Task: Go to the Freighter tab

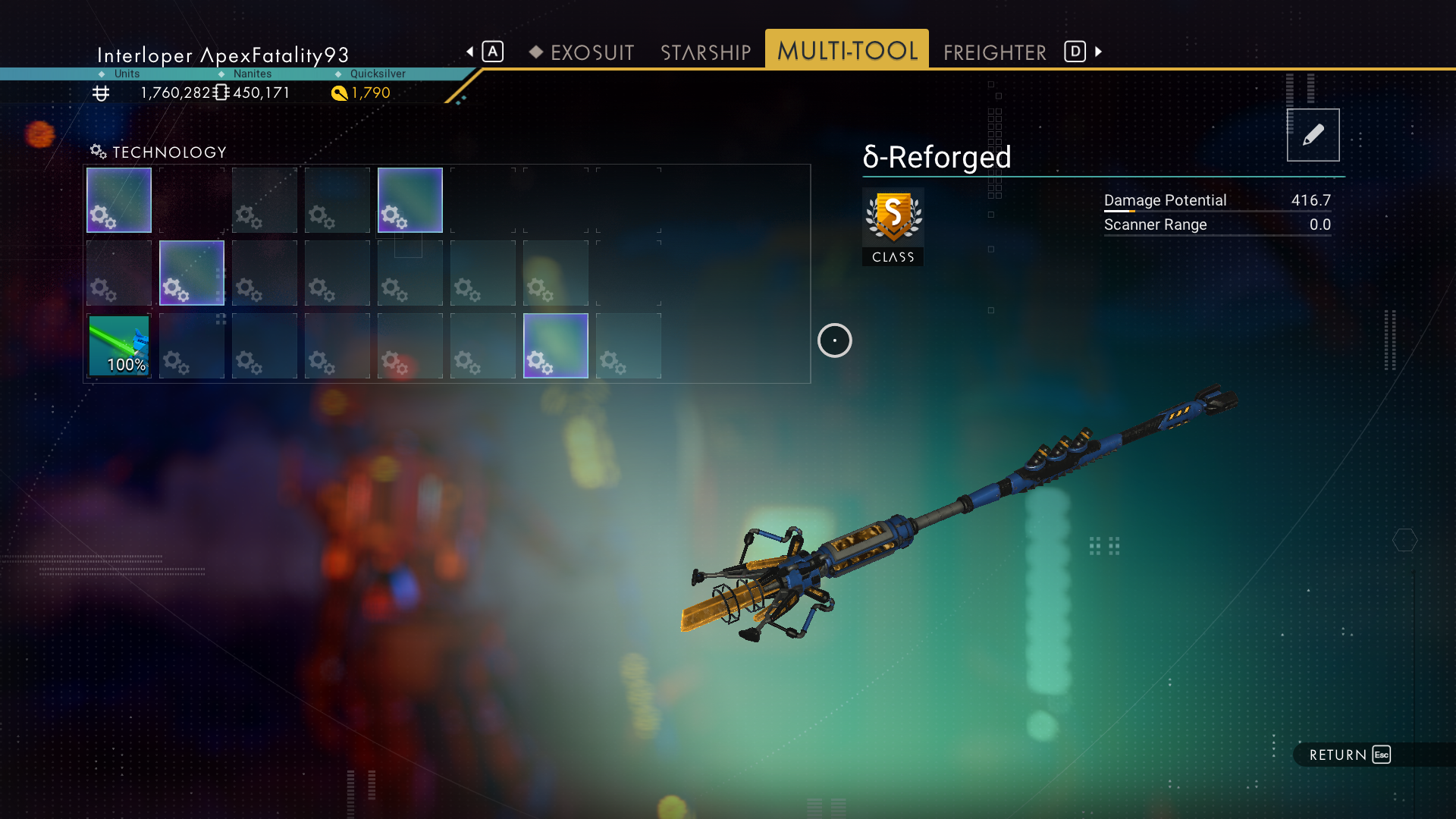Action: pyautogui.click(x=994, y=52)
